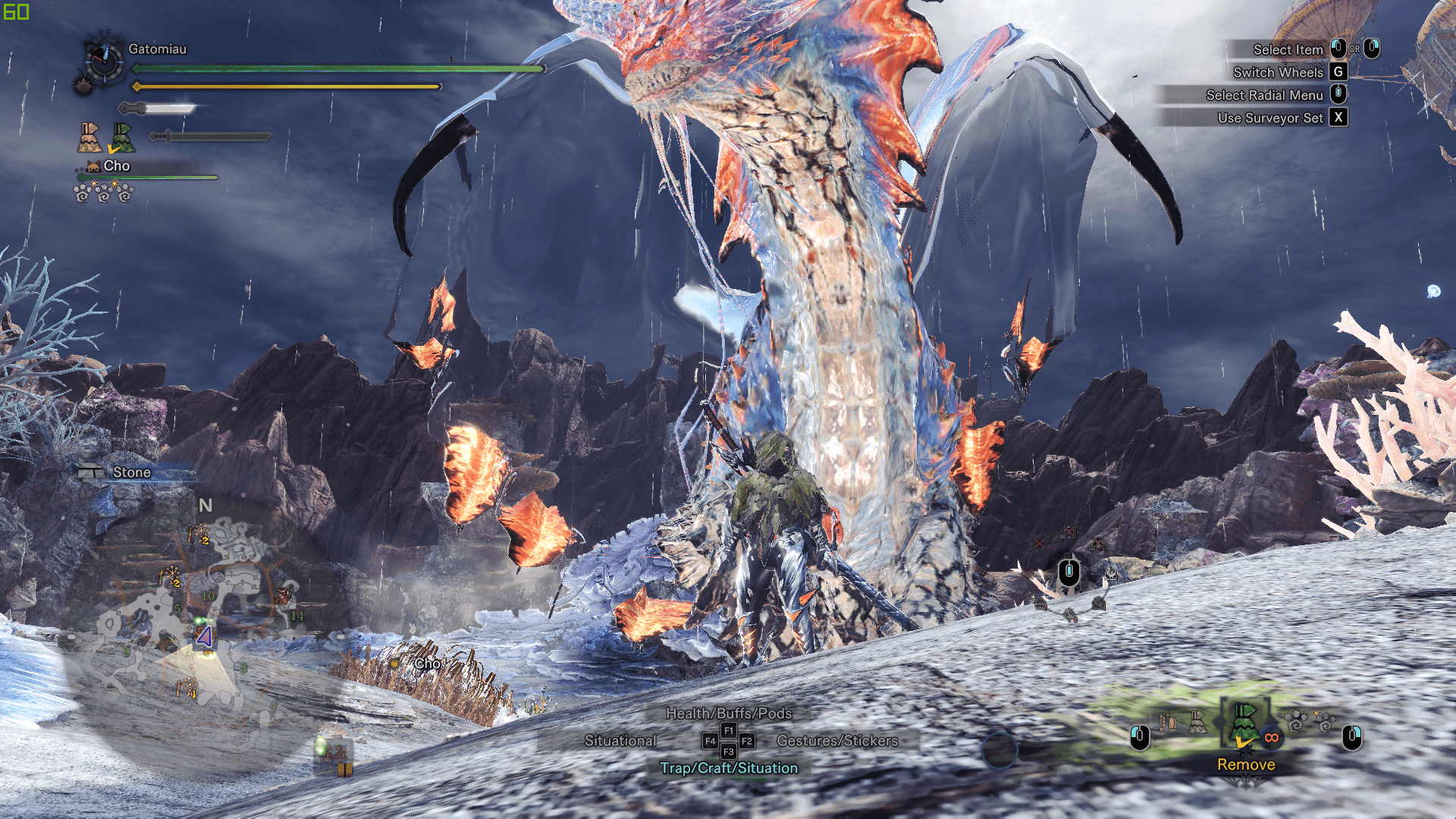Select the tan mantle in the item bar
The image size is (1456, 819).
point(1197,722)
